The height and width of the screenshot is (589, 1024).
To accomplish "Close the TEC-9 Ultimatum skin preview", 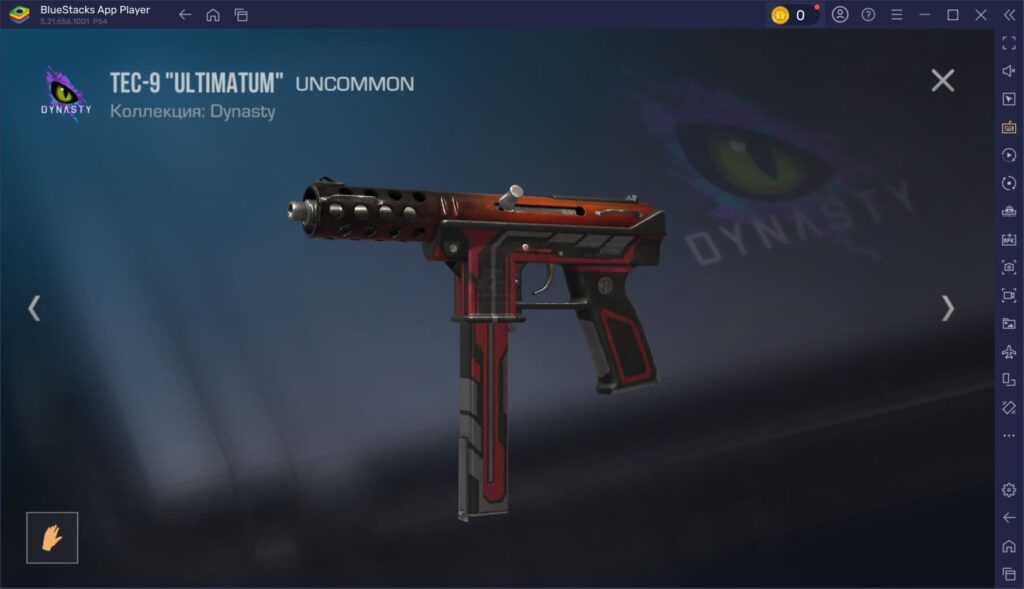I will 942,81.
